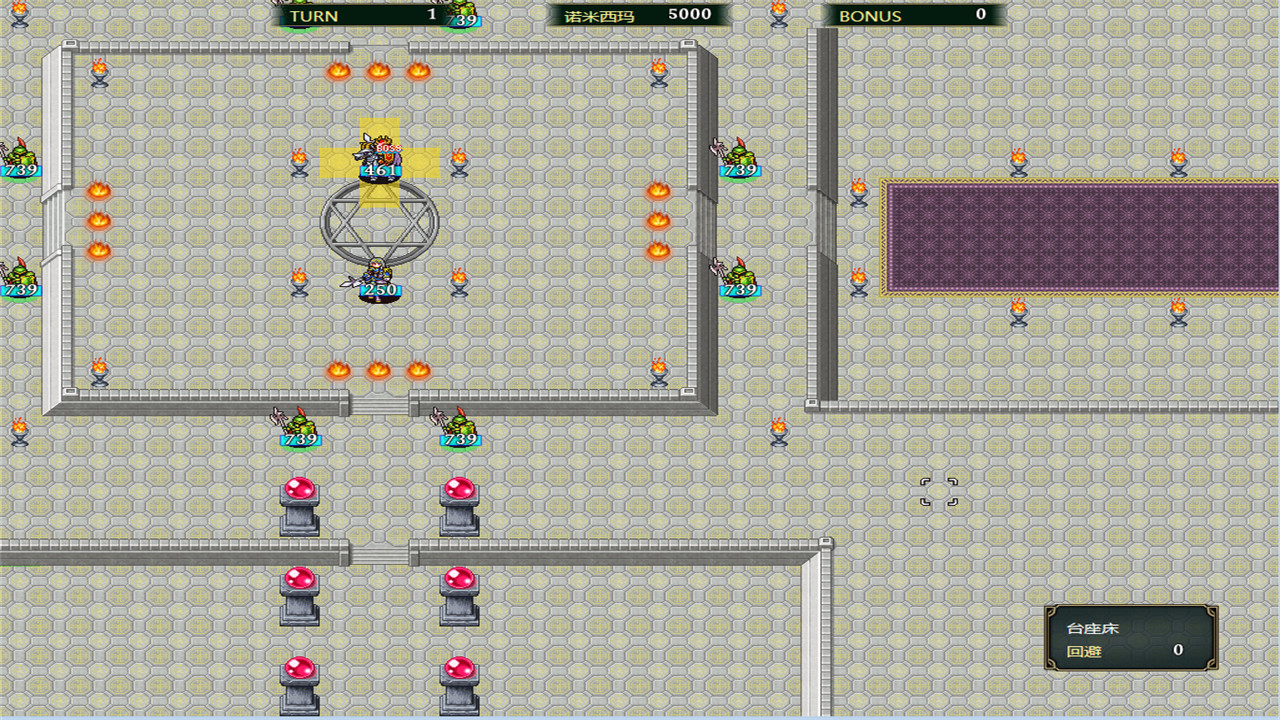Expand the BONUS counter display
Screen dimensions: 1280x720
[x=915, y=15]
